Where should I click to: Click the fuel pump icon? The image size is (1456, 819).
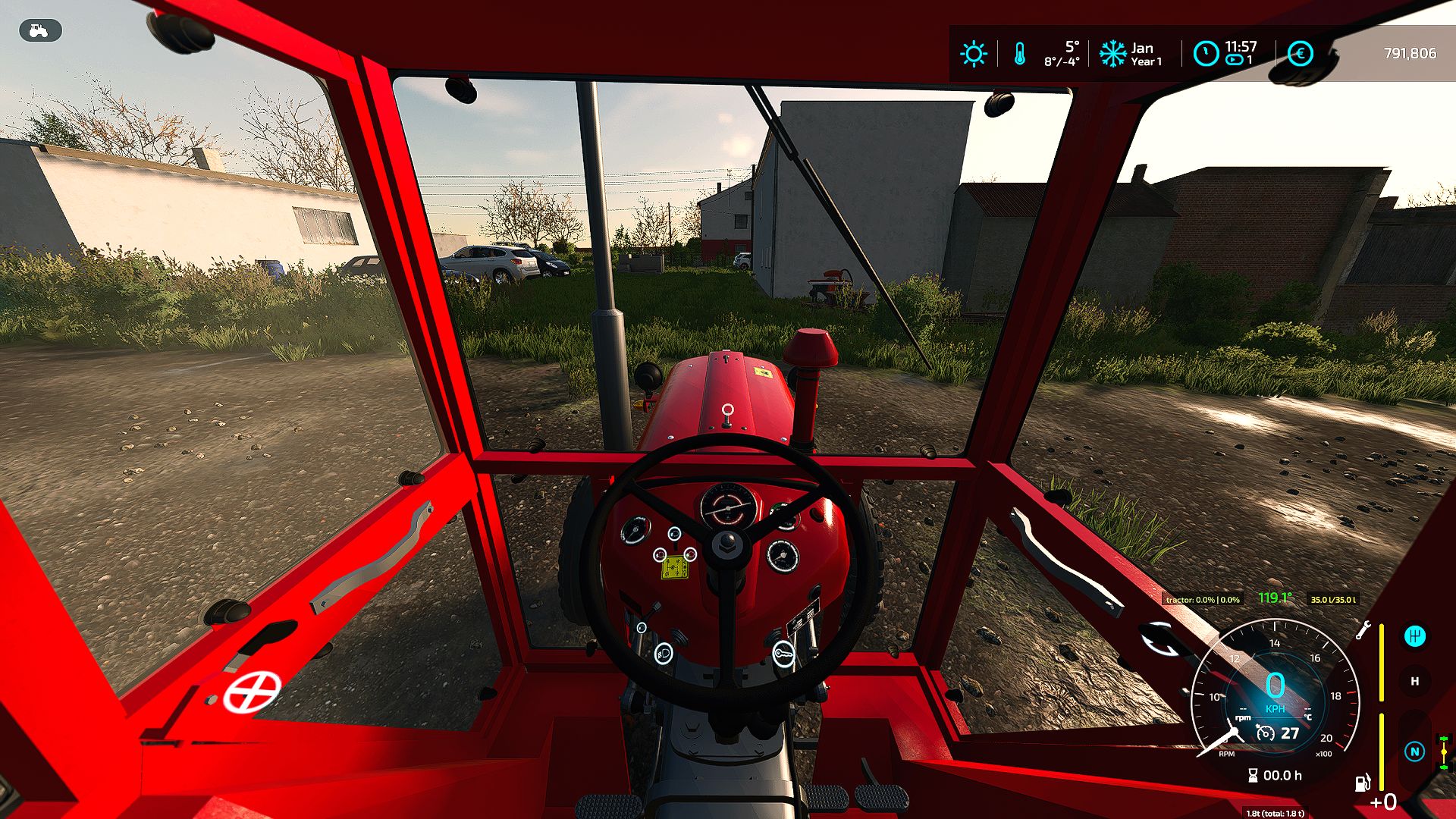tap(1363, 782)
